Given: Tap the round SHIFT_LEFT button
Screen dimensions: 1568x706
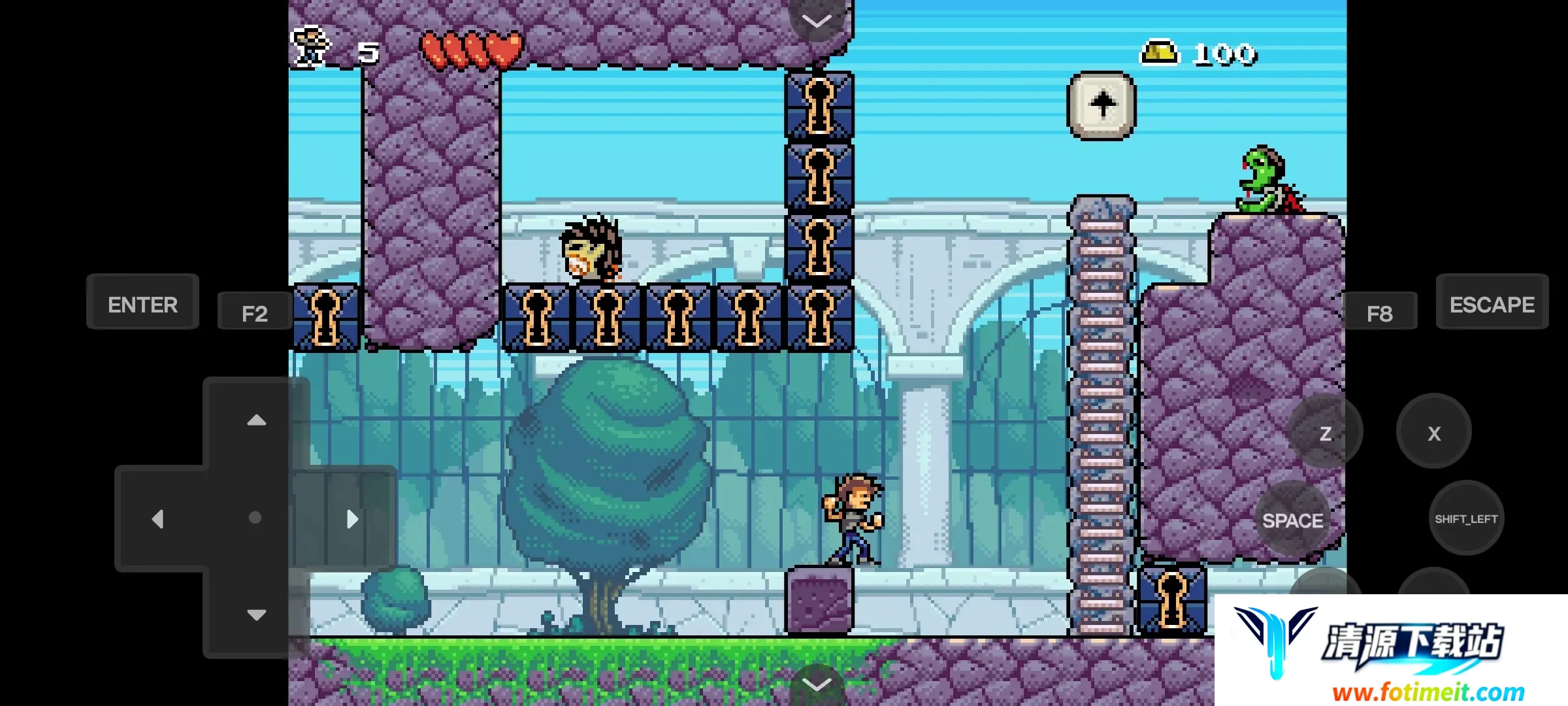Looking at the screenshot, I should 1466,518.
